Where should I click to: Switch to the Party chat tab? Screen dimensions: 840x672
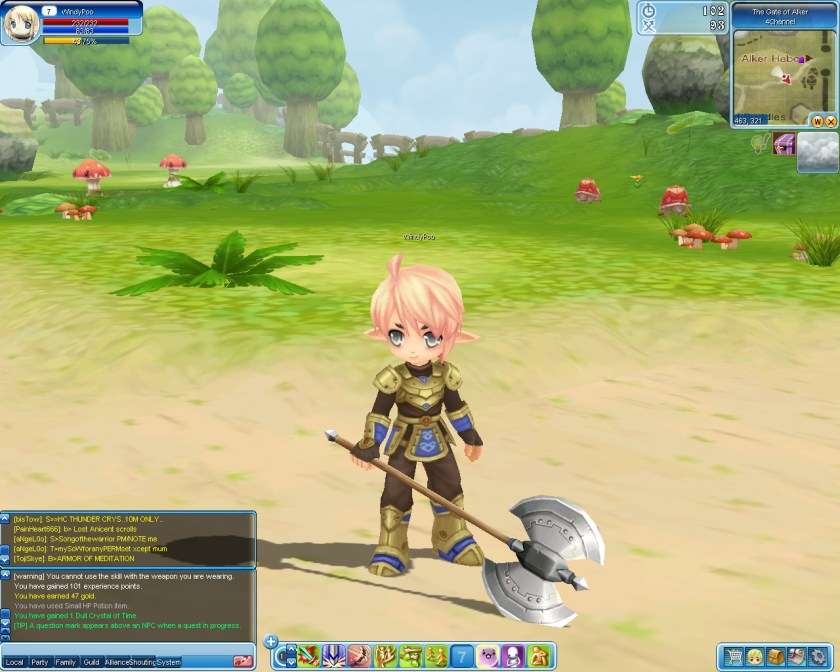(x=40, y=662)
